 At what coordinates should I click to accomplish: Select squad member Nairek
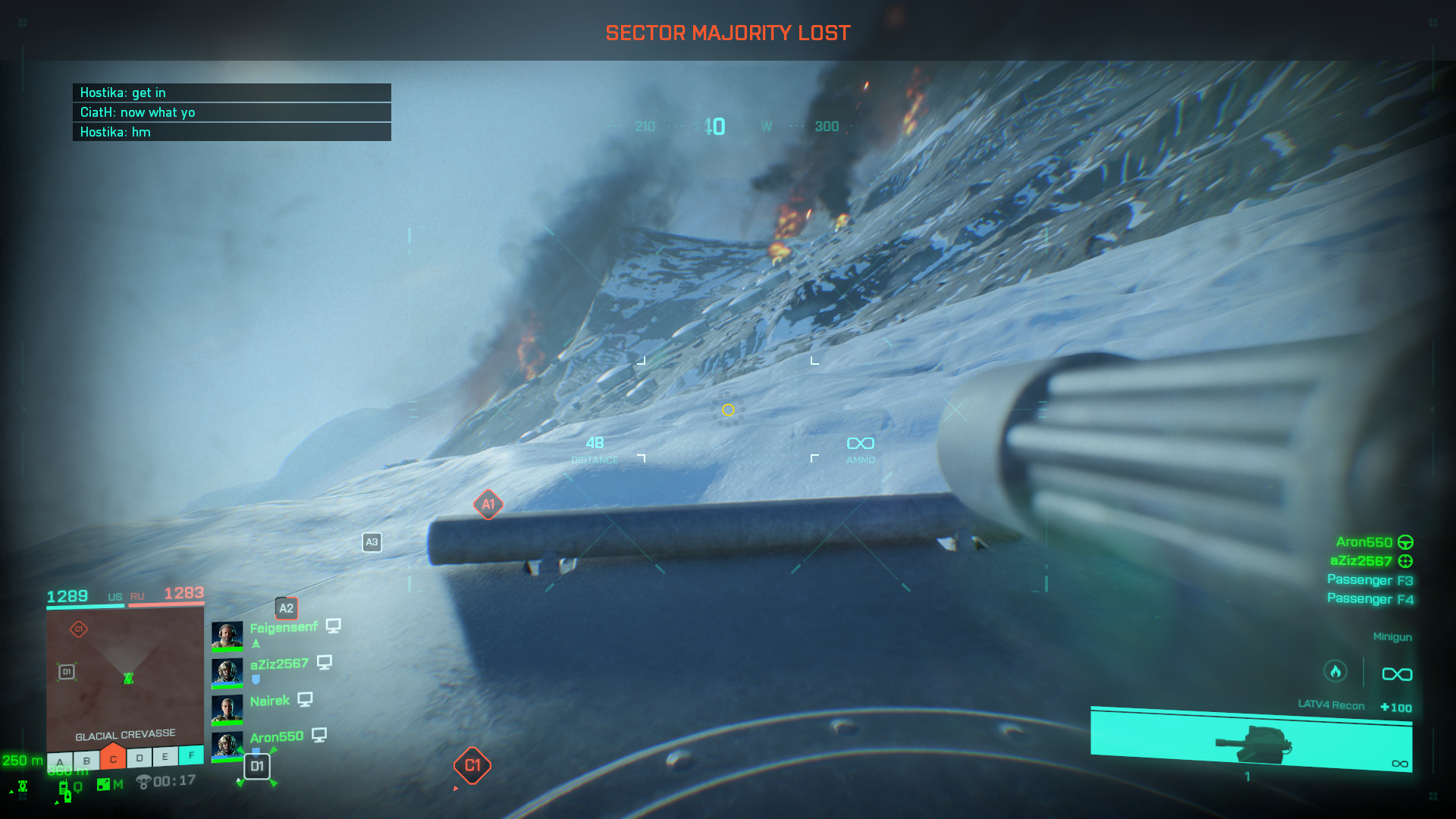[x=270, y=701]
